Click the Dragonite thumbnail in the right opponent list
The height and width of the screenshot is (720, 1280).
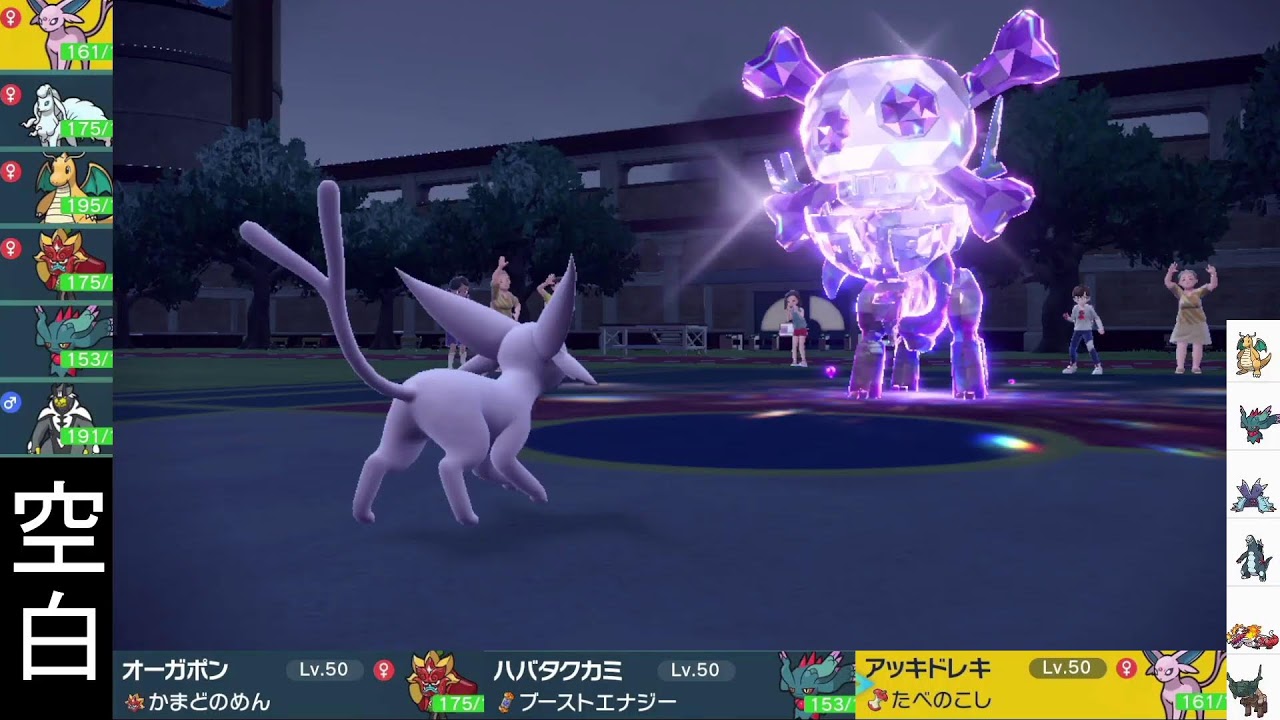[x=1252, y=356]
